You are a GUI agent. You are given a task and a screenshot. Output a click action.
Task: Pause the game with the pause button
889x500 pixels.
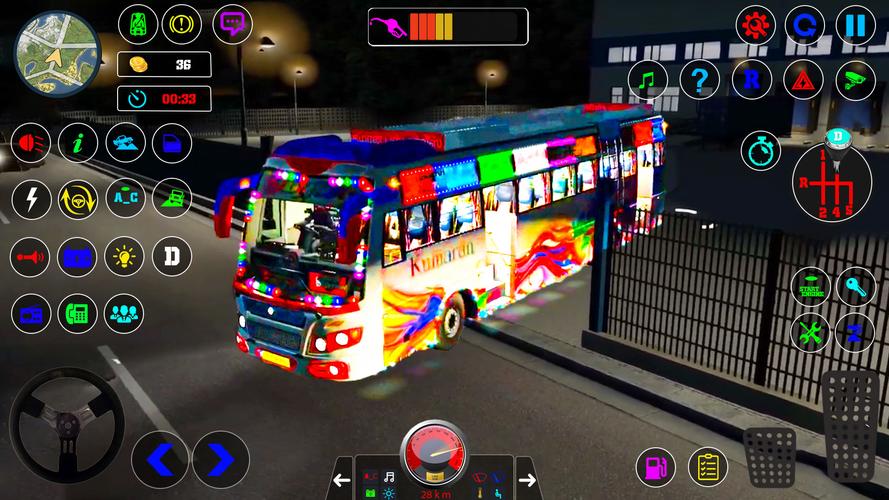point(855,25)
